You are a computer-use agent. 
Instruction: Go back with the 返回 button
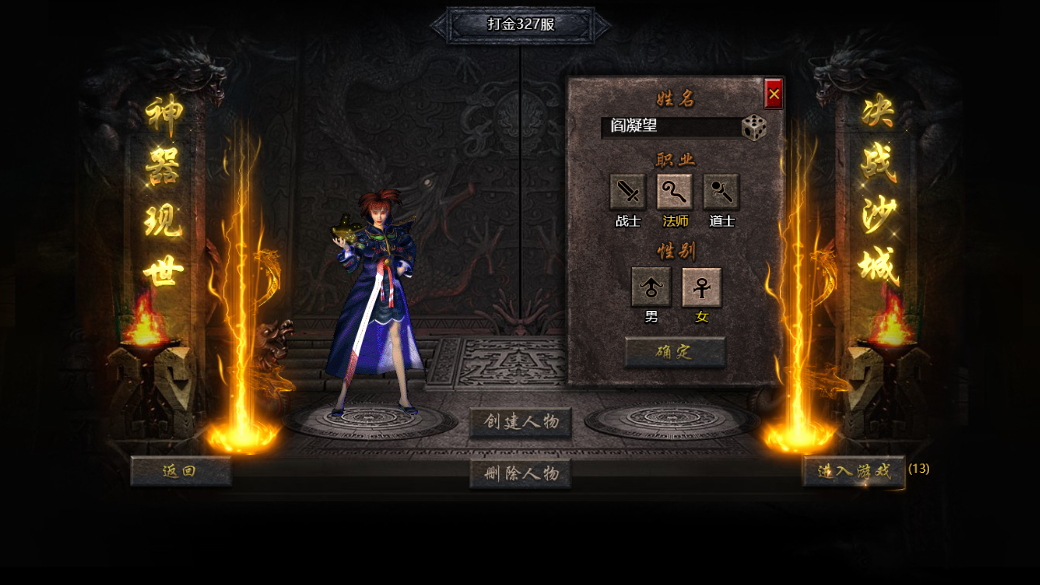coord(180,471)
